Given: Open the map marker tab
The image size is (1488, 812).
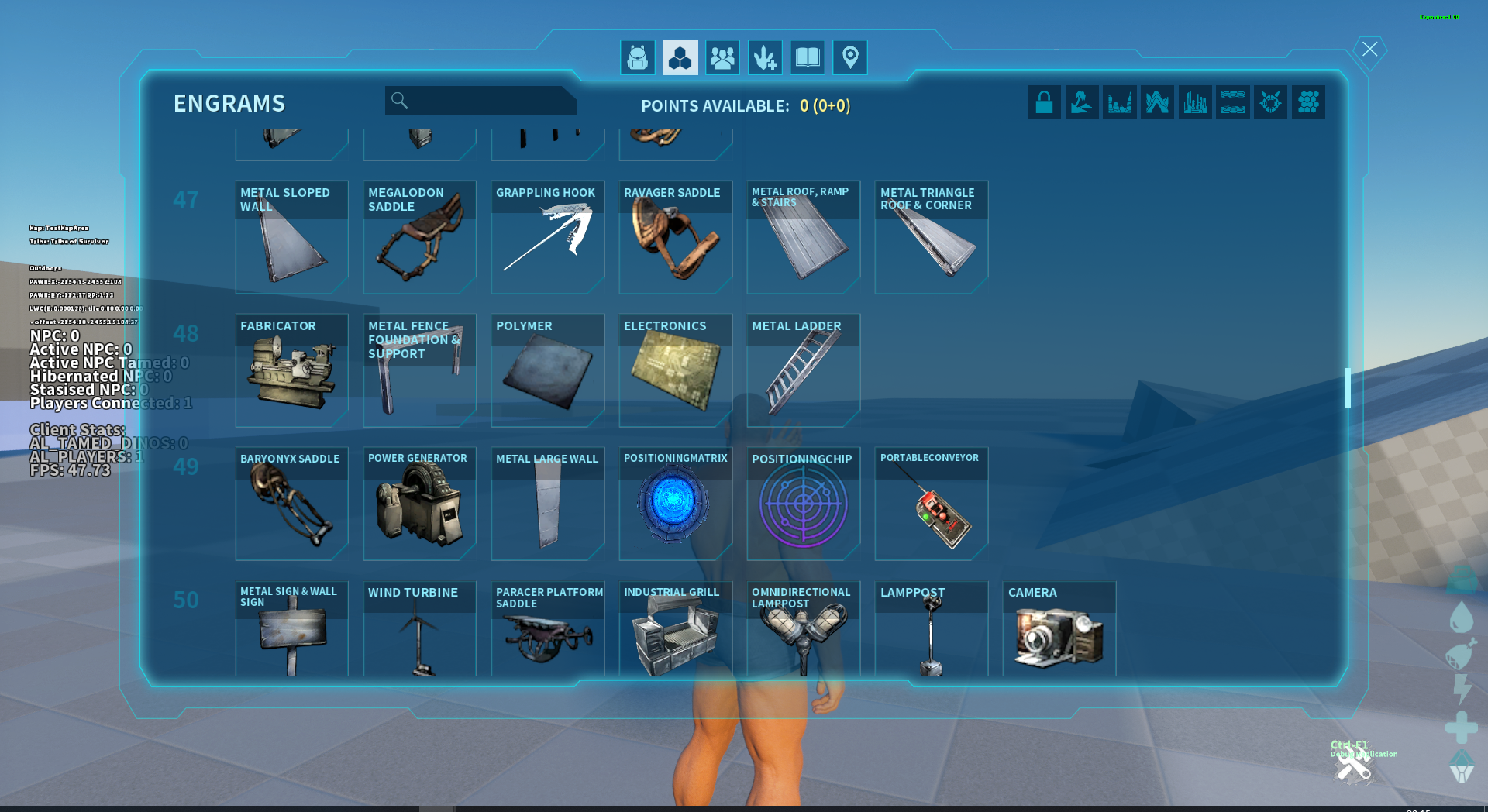Looking at the screenshot, I should [x=850, y=58].
